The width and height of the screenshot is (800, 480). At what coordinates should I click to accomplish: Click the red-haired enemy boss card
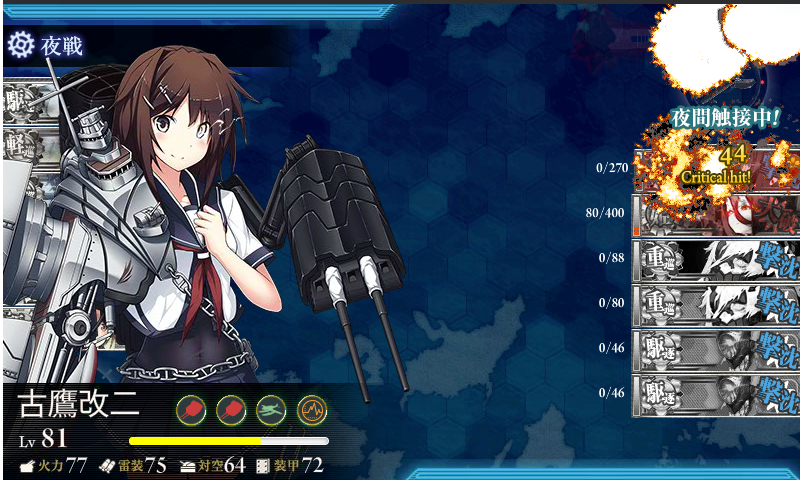716,213
